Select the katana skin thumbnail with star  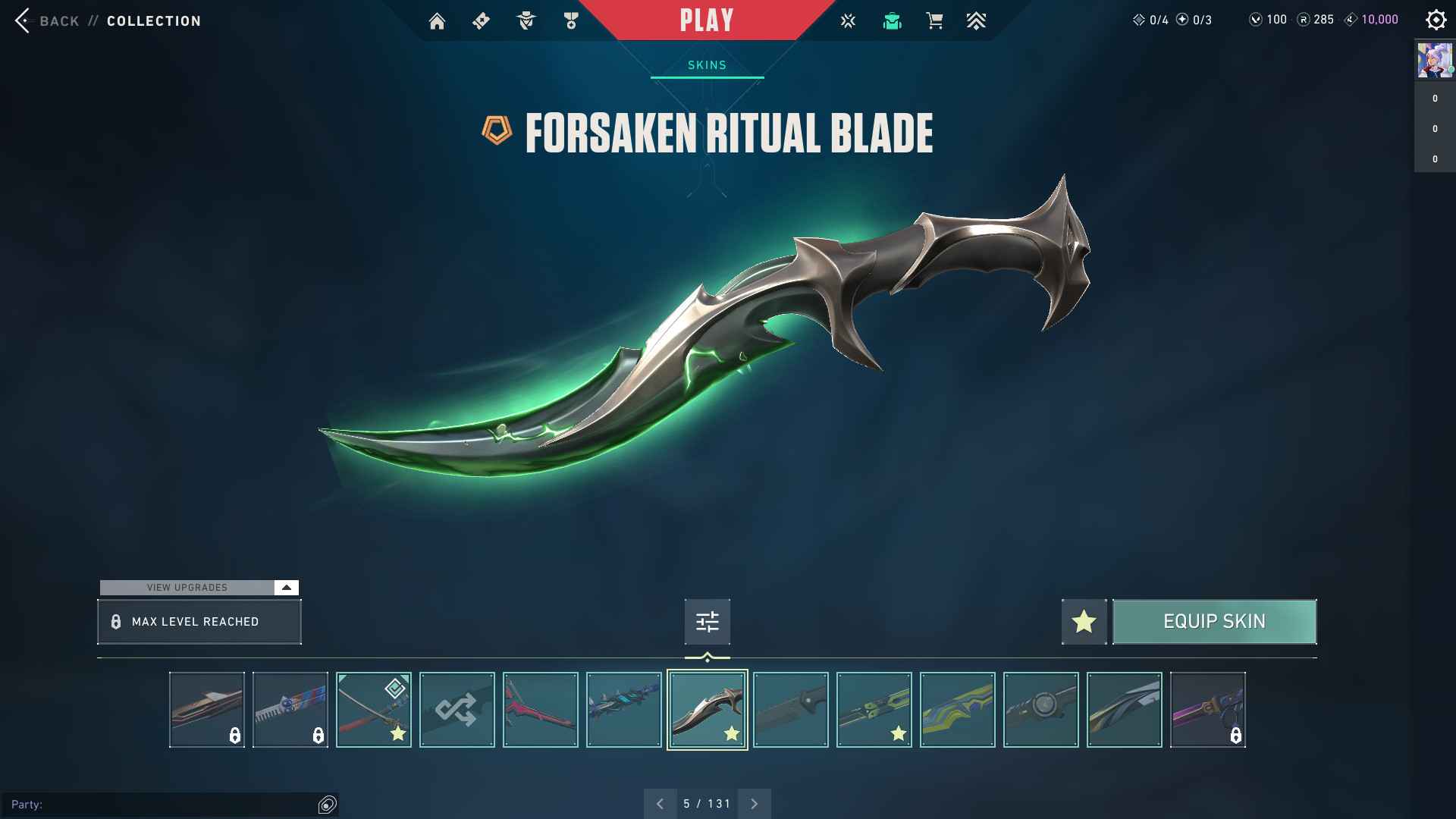[x=373, y=710]
